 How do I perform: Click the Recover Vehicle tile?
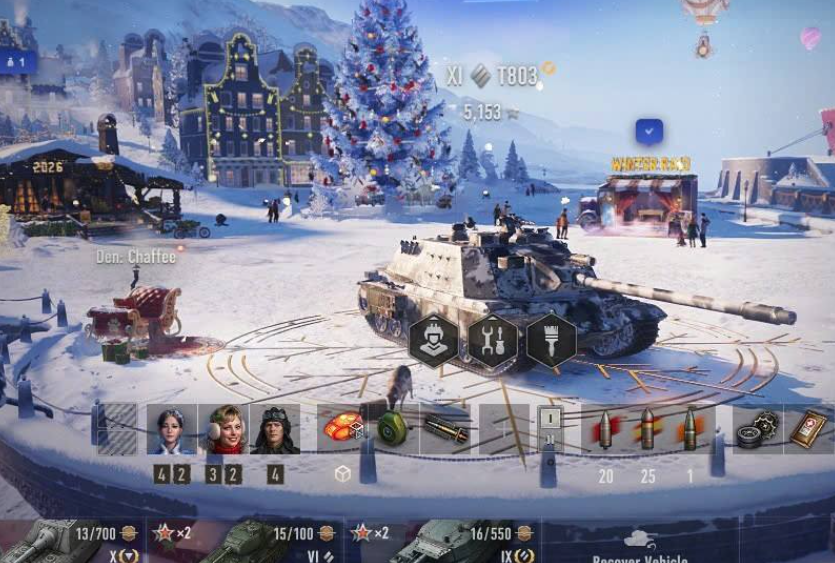[x=640, y=546]
